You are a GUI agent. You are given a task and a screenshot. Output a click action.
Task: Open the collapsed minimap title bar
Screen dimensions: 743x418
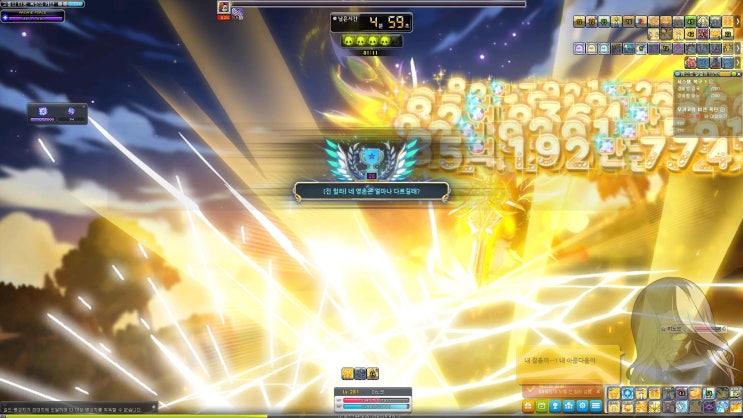30,4
